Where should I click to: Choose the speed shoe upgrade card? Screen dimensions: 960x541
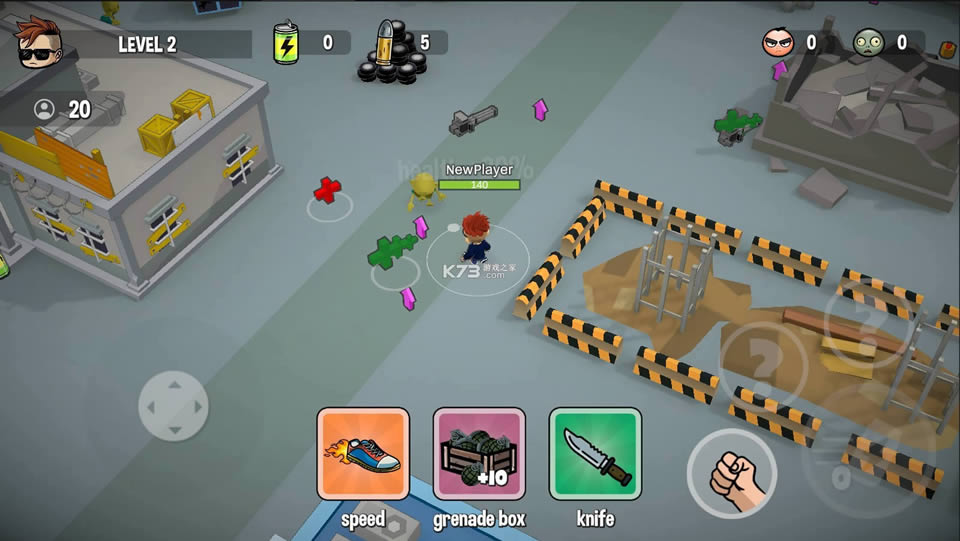(363, 453)
